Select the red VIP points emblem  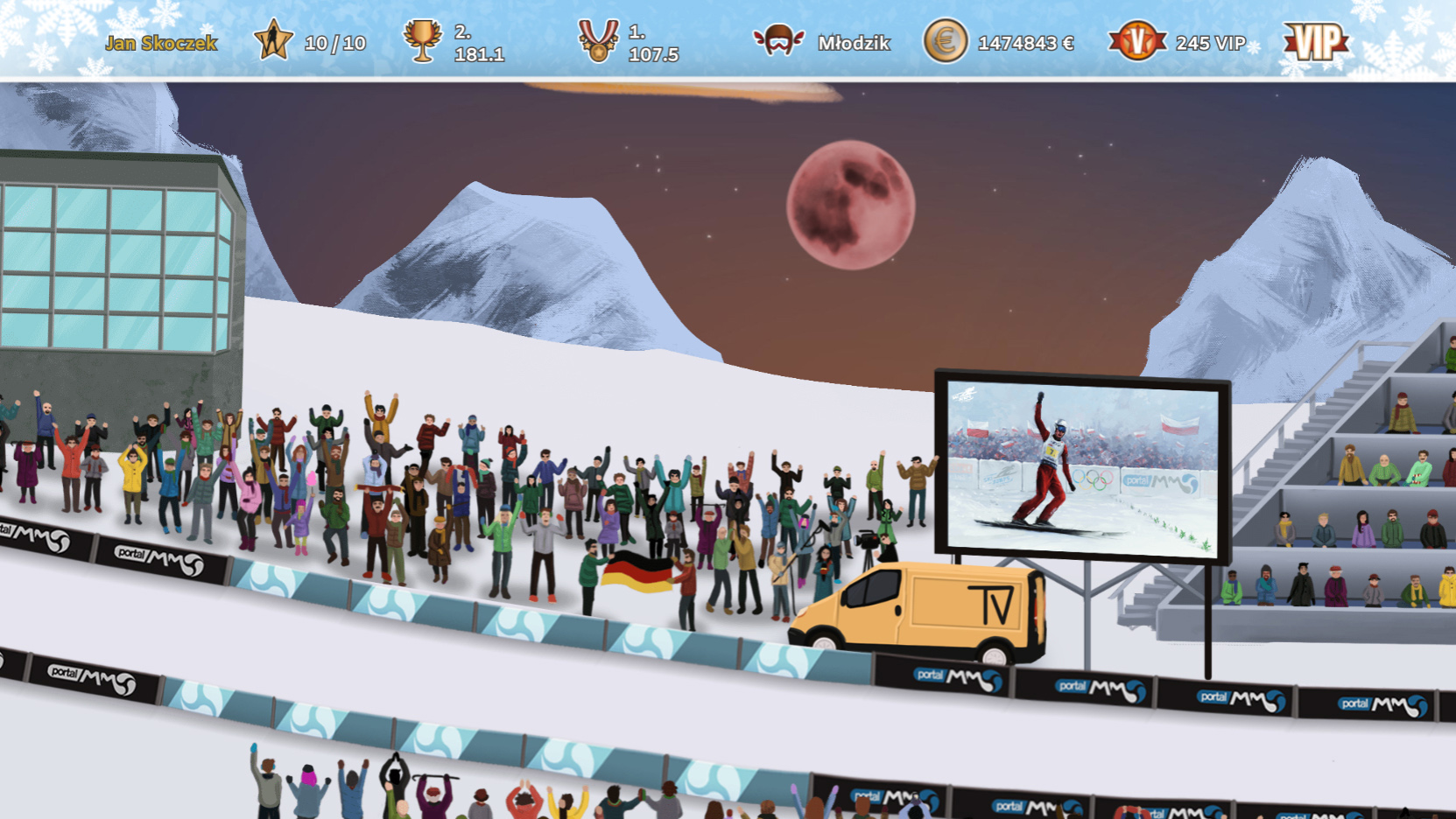coord(1136,41)
